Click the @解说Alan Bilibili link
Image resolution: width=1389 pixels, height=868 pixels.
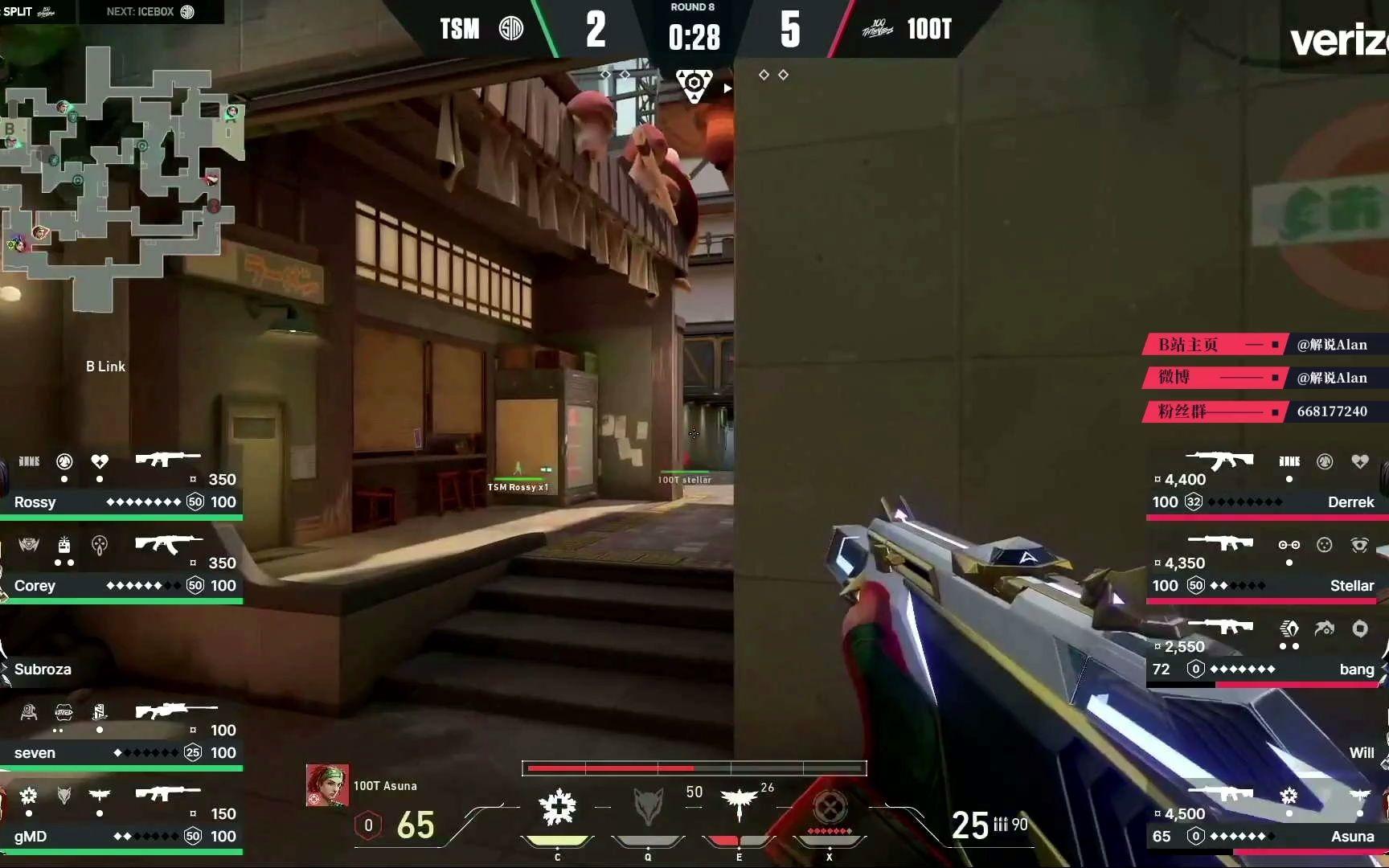click(x=1332, y=344)
